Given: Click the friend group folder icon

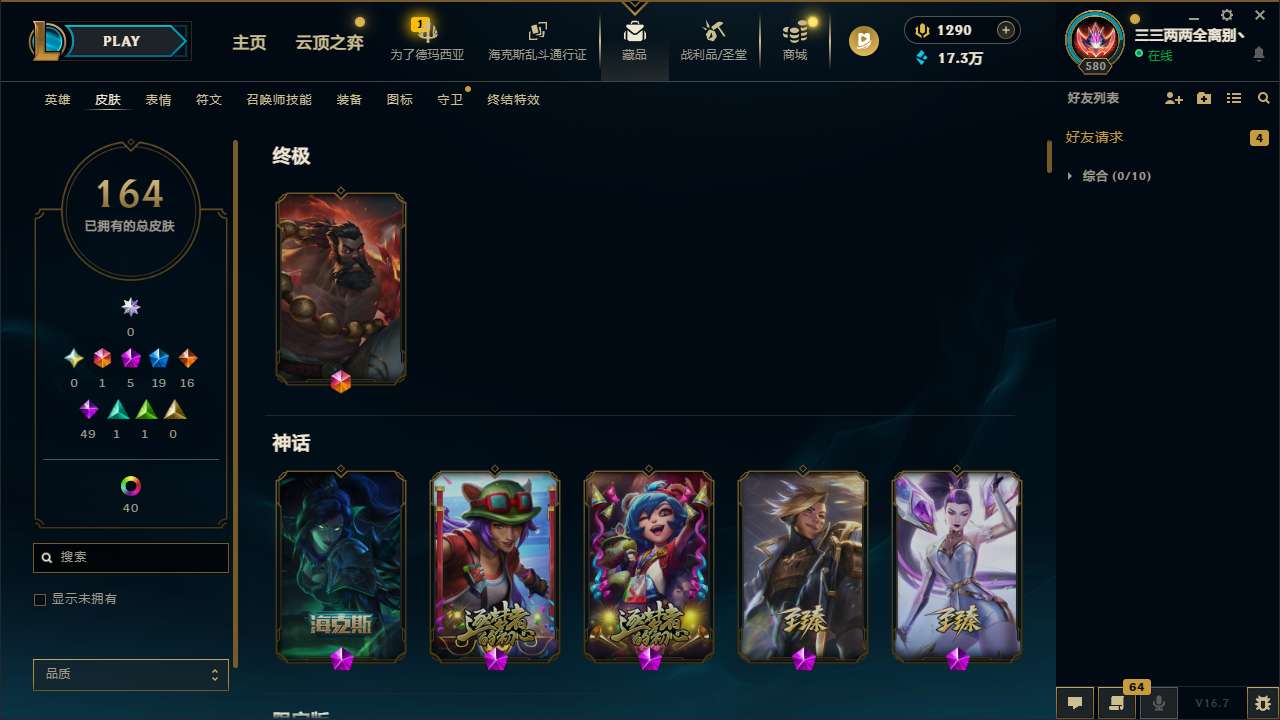Looking at the screenshot, I should 1203,98.
